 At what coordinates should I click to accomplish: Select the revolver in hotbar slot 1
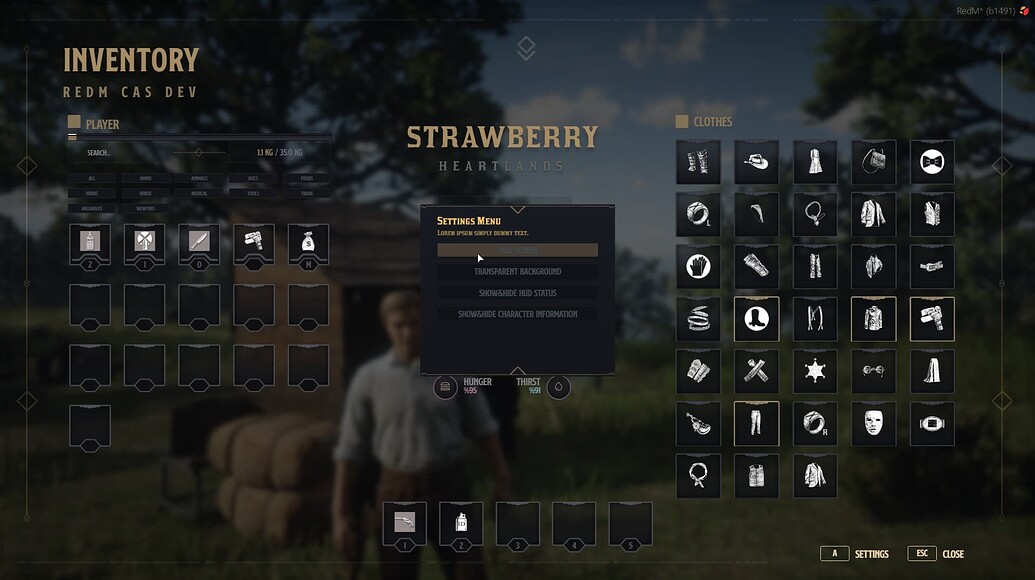pyautogui.click(x=405, y=523)
